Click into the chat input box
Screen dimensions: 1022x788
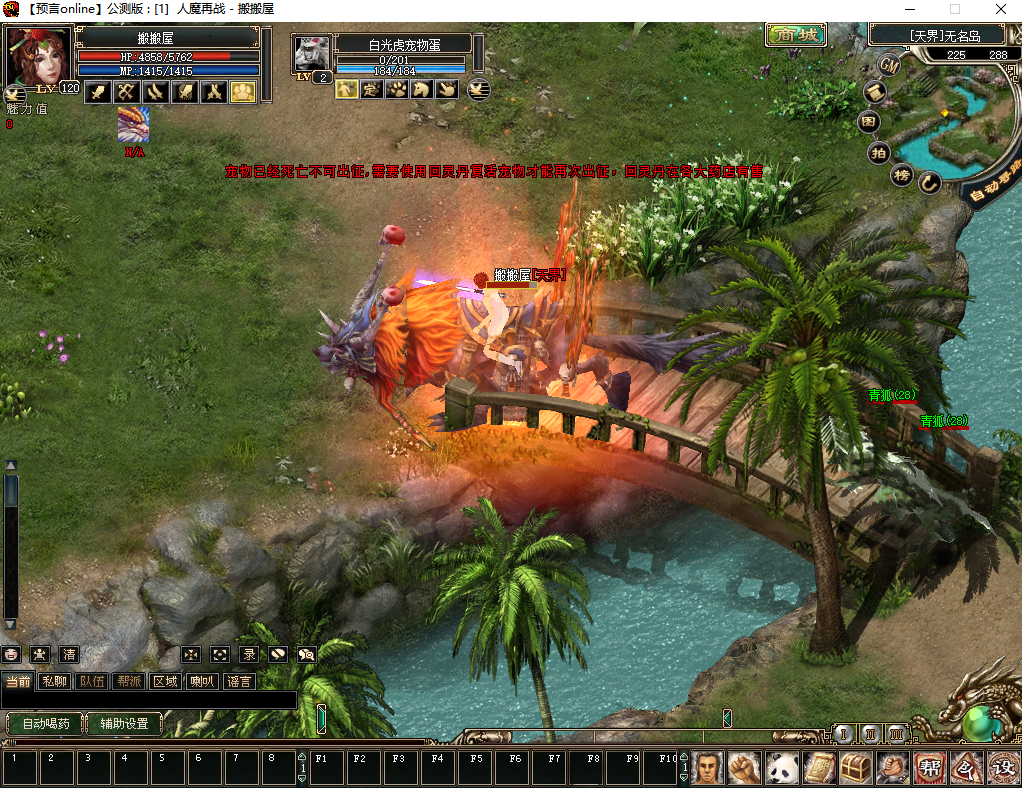(x=150, y=700)
